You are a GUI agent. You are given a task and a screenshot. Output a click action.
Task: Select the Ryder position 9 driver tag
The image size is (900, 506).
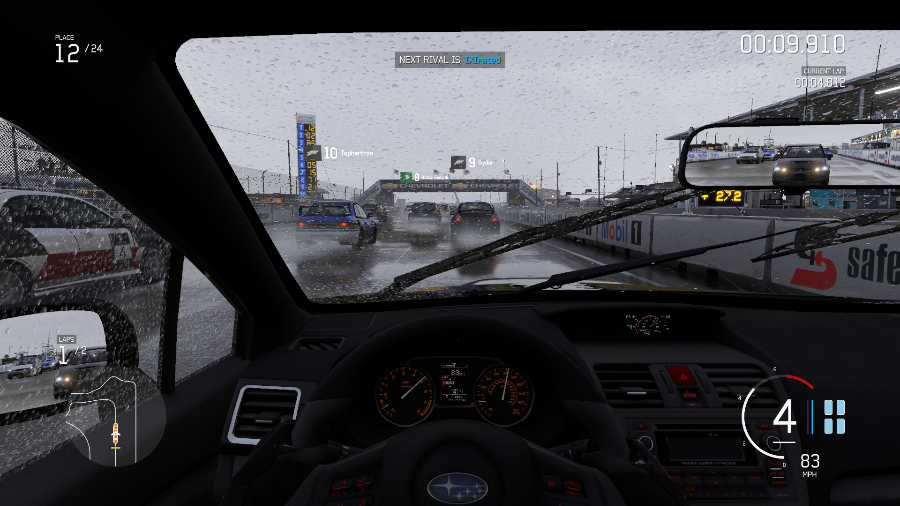click(x=471, y=161)
